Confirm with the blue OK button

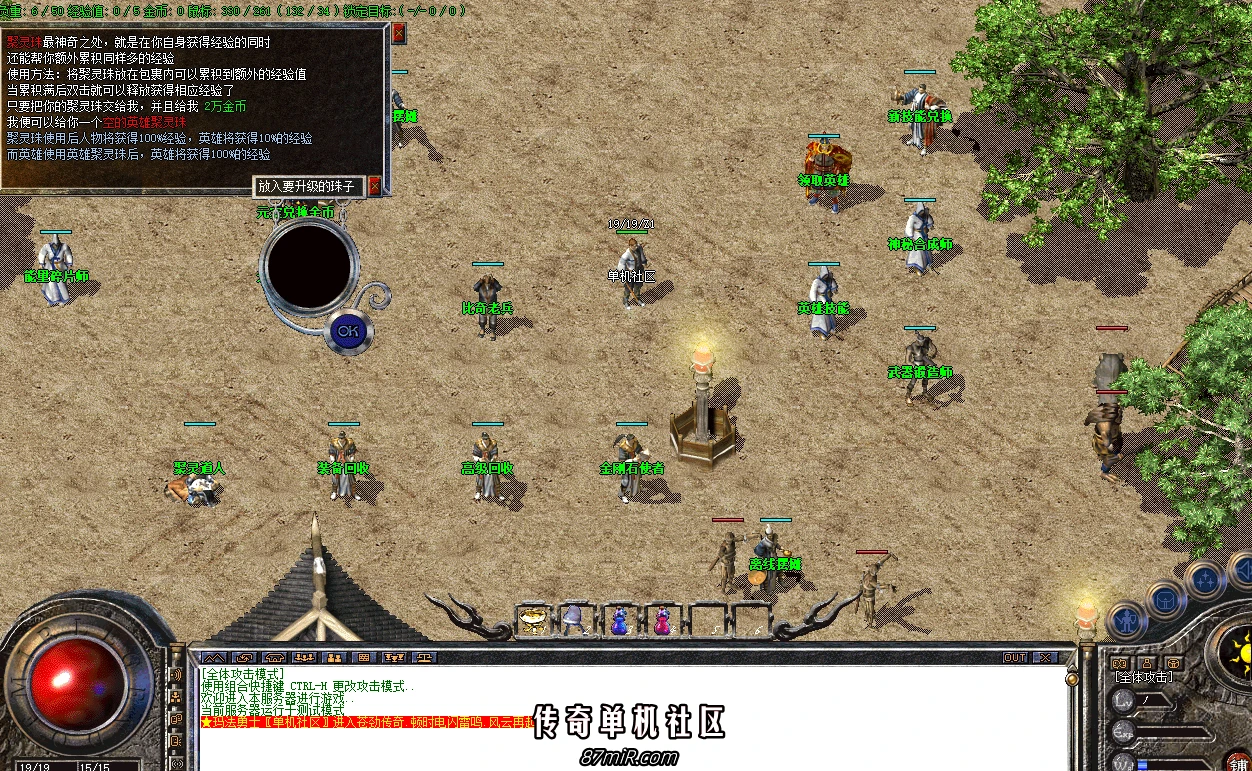click(x=348, y=331)
